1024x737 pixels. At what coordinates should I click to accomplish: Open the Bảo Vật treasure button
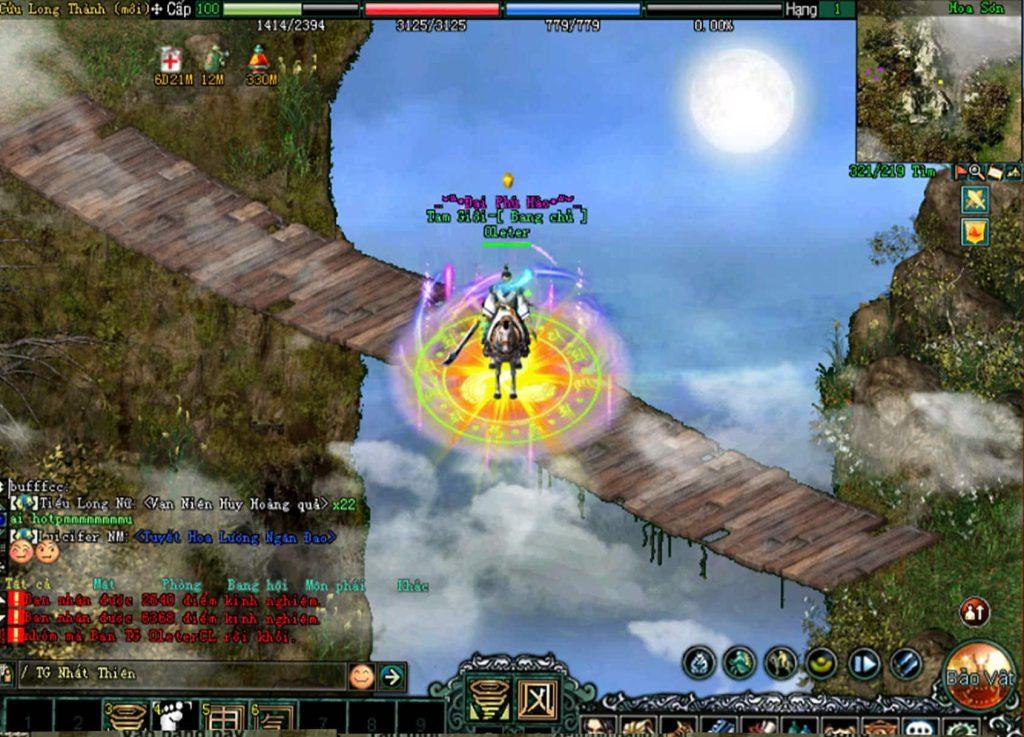point(980,677)
